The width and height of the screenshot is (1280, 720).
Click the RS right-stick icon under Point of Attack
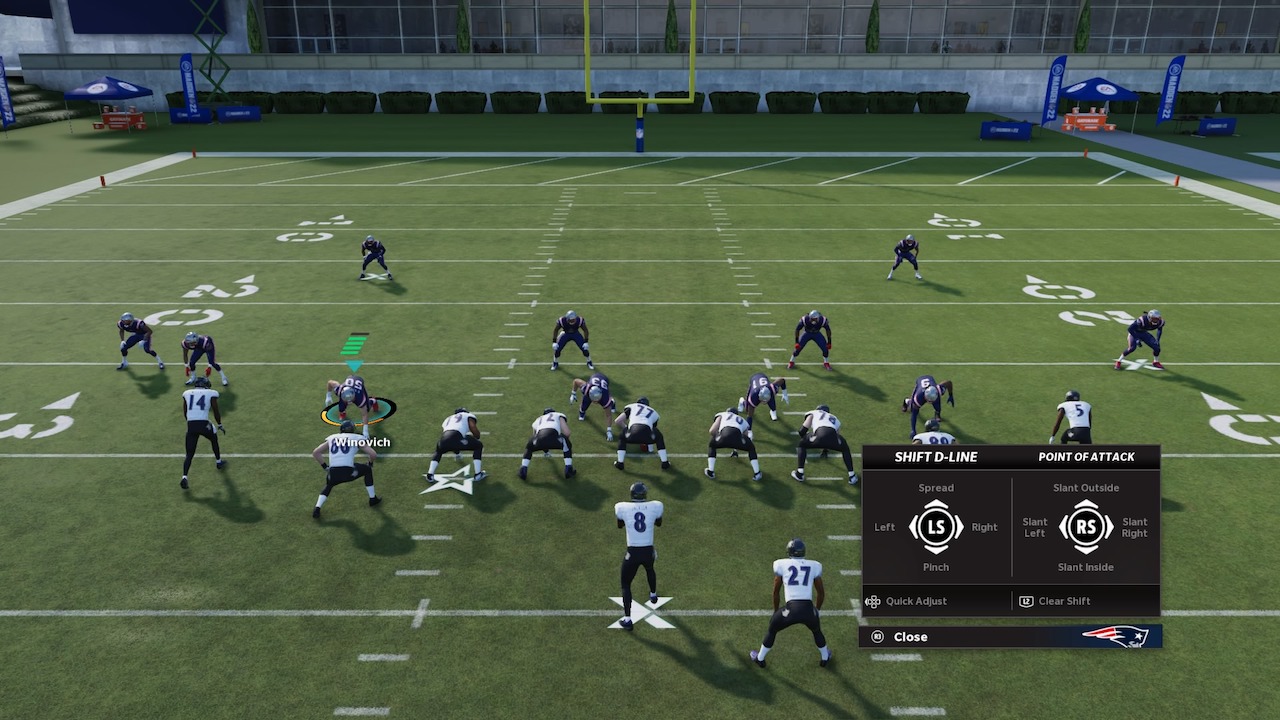coord(1086,527)
